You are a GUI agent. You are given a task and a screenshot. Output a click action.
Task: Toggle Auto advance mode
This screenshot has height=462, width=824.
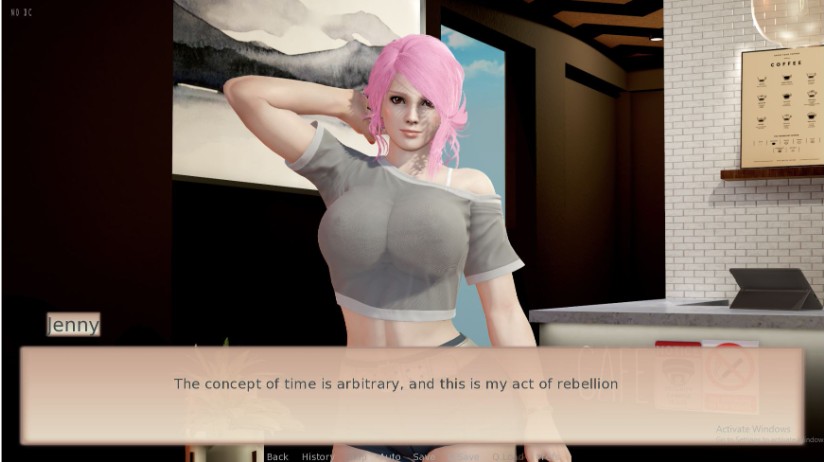391,456
